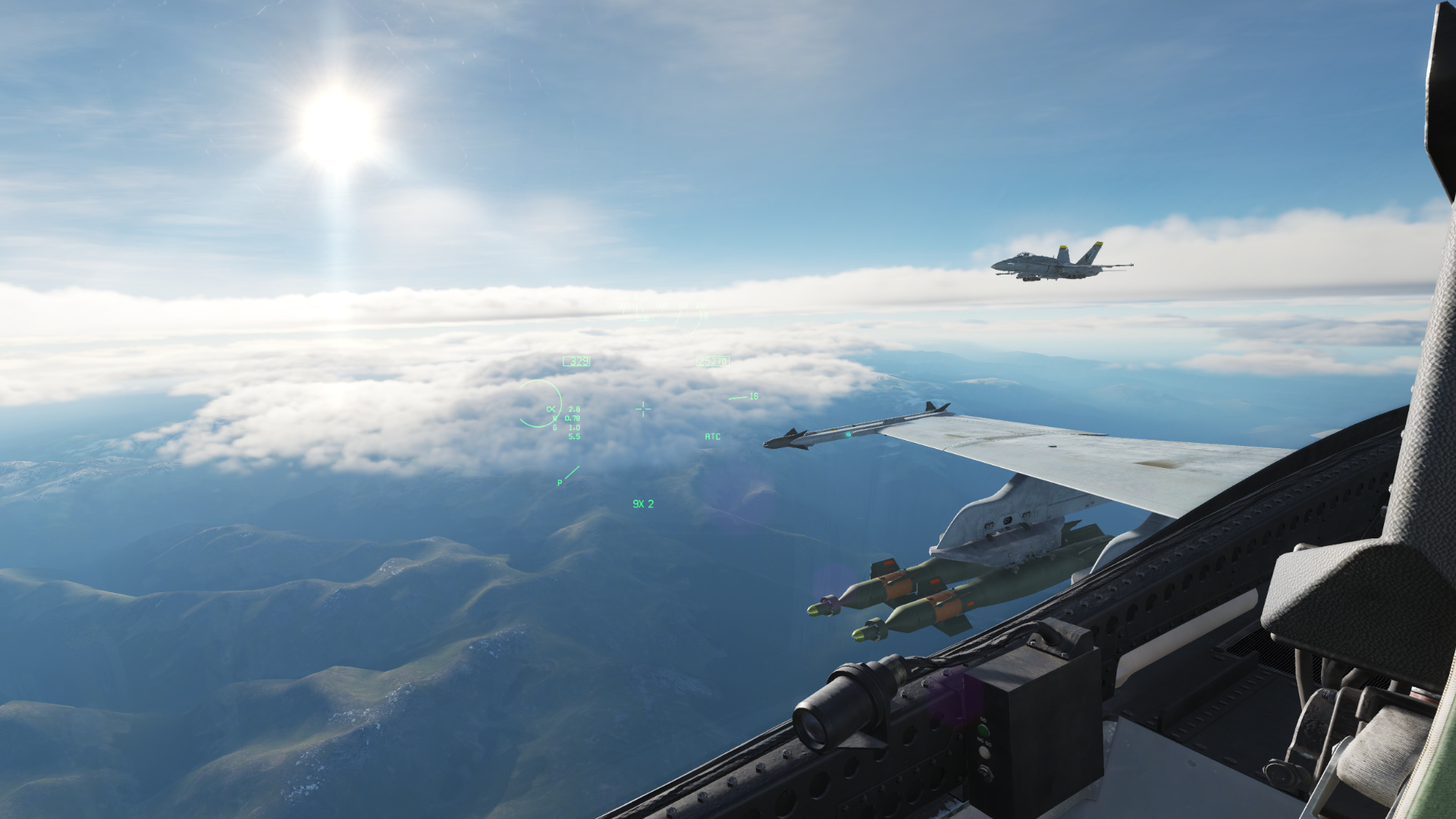Click the ATC autothrottle indicator on HUD
Screen dimensions: 1456x819
click(713, 437)
